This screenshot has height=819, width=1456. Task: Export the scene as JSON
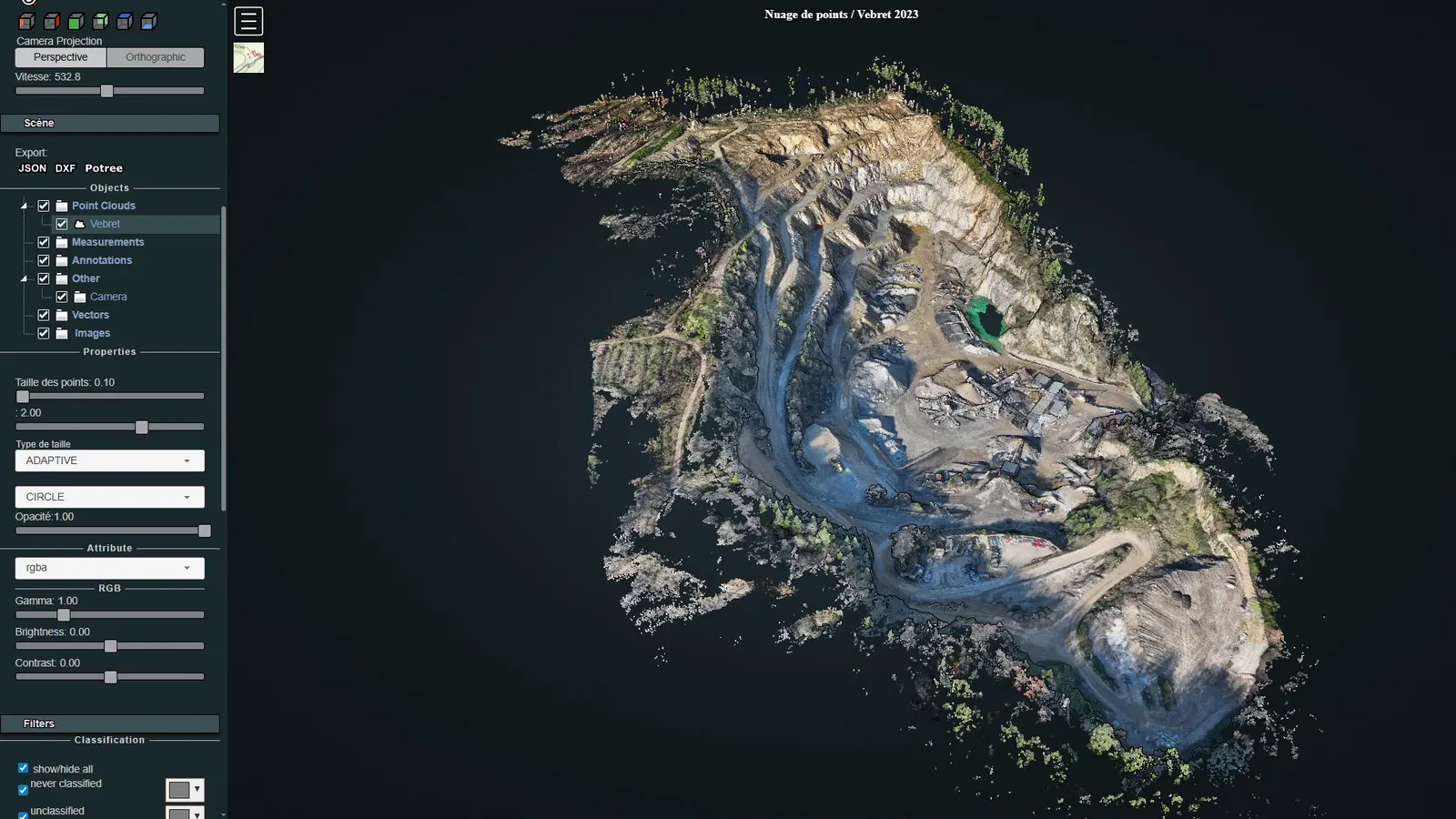tap(33, 168)
